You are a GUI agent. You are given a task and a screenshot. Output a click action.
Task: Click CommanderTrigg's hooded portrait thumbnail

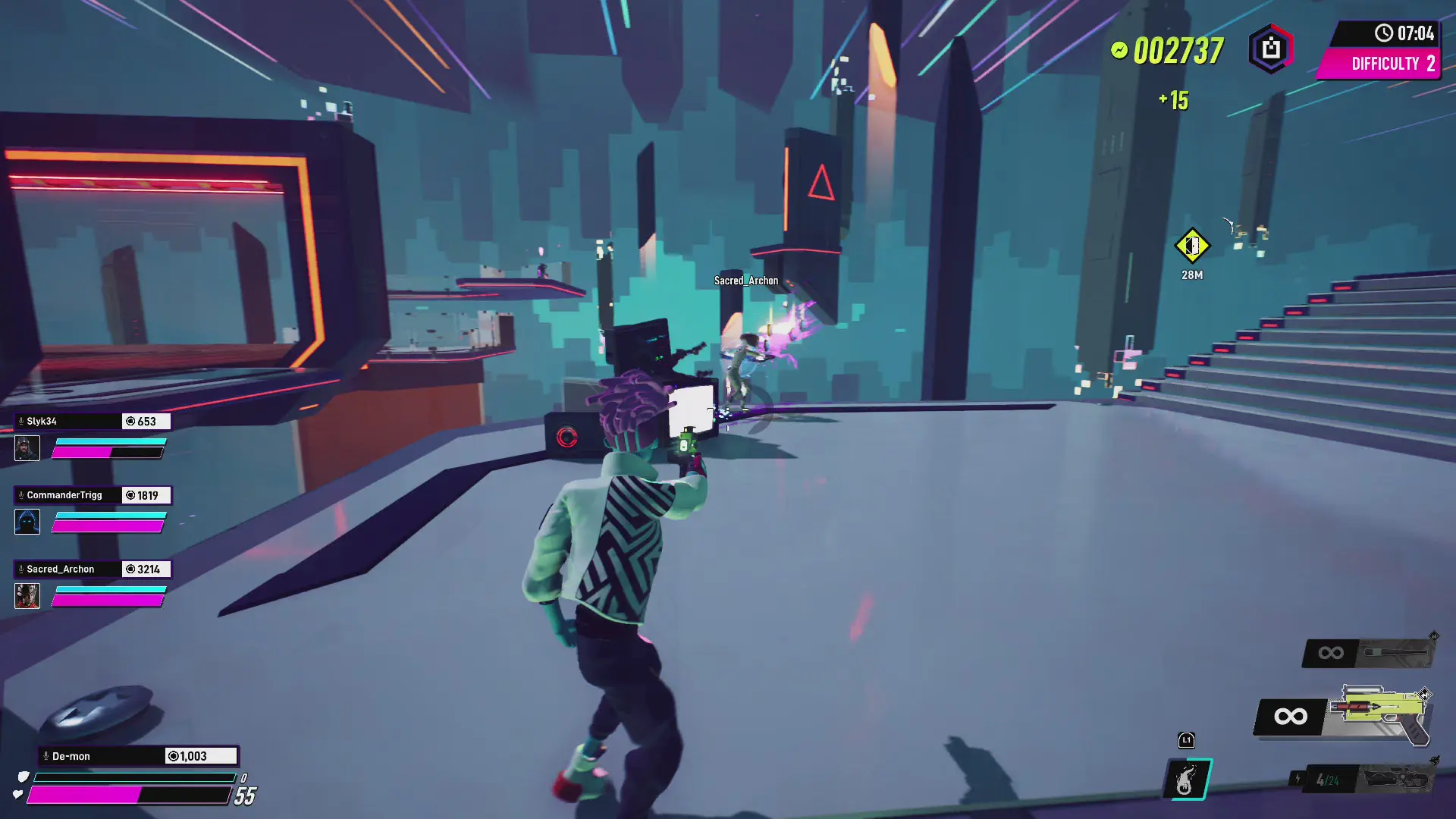[27, 522]
